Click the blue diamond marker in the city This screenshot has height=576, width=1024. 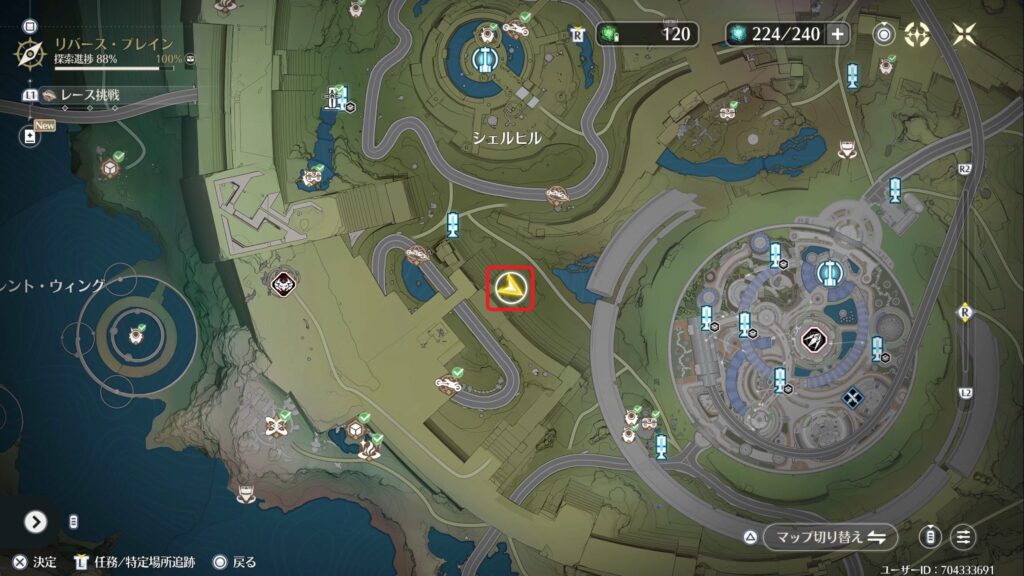[x=852, y=398]
